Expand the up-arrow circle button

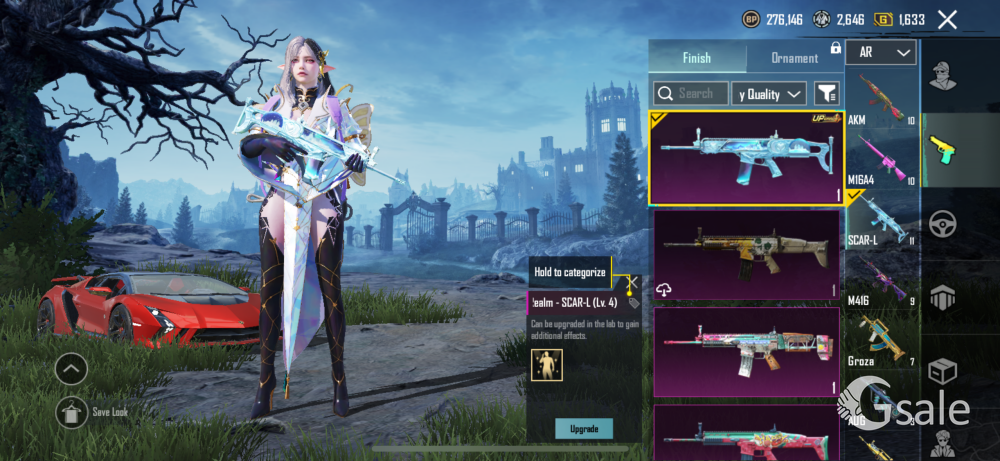[x=71, y=370]
